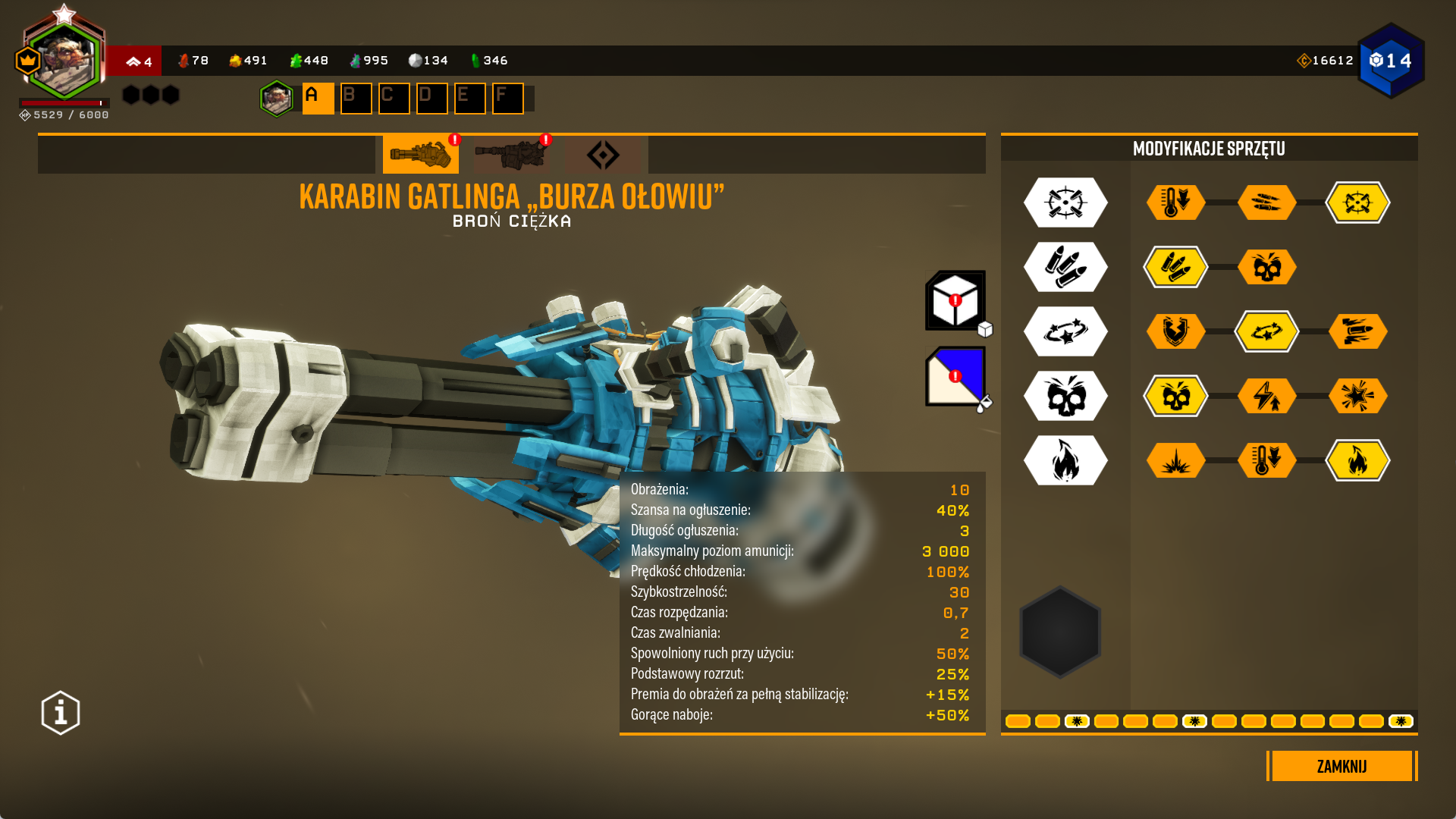
Task: Switch to loadout slot F
Action: [507, 99]
